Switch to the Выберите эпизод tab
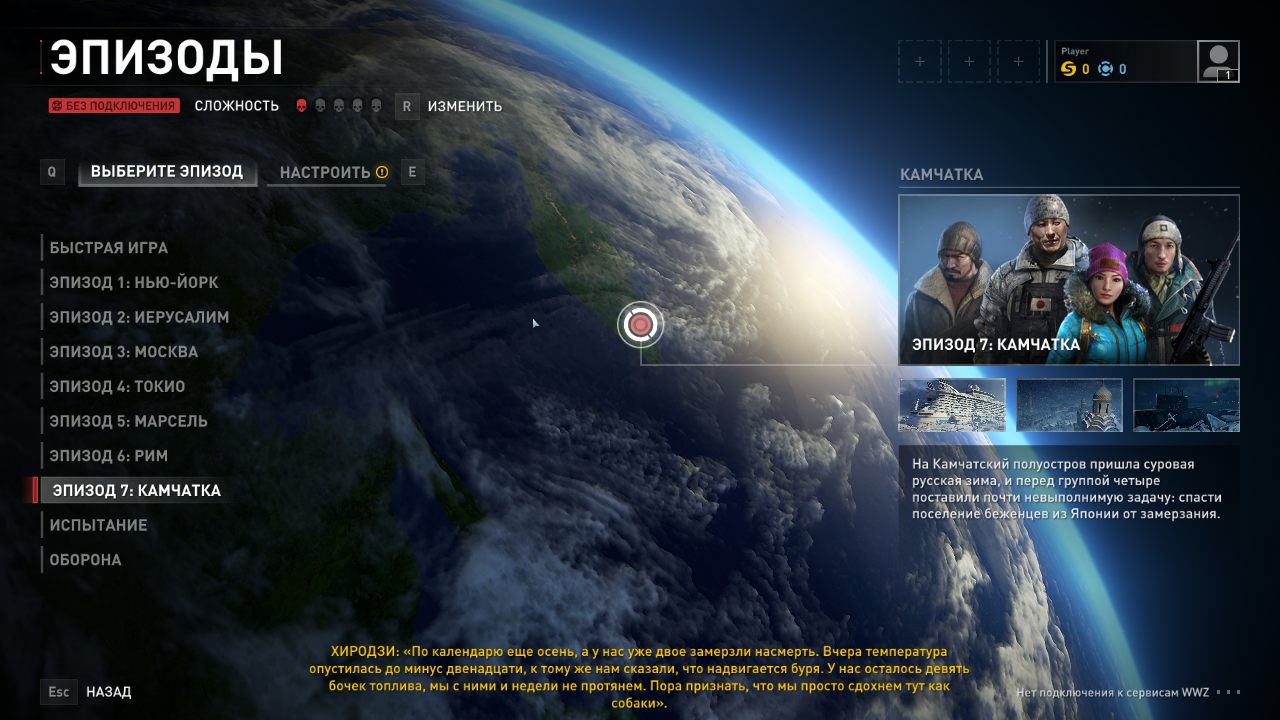Image resolution: width=1280 pixels, height=720 pixels. pyautogui.click(x=167, y=172)
